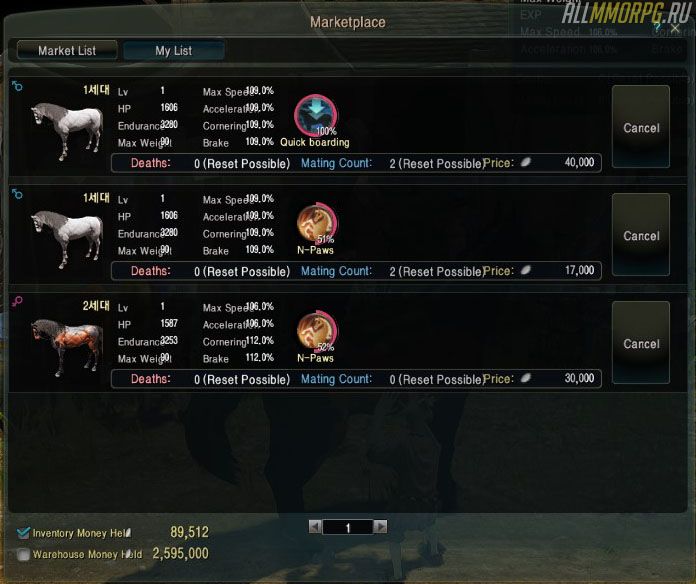Cancel the 40,000 price horse listing
This screenshot has height=584, width=696.
[x=641, y=127]
